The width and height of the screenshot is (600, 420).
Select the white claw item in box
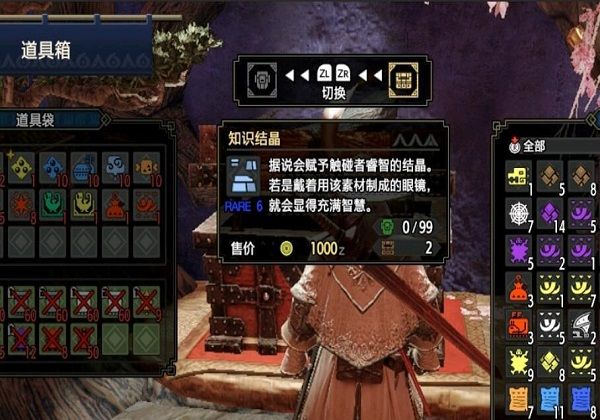[x=582, y=324]
